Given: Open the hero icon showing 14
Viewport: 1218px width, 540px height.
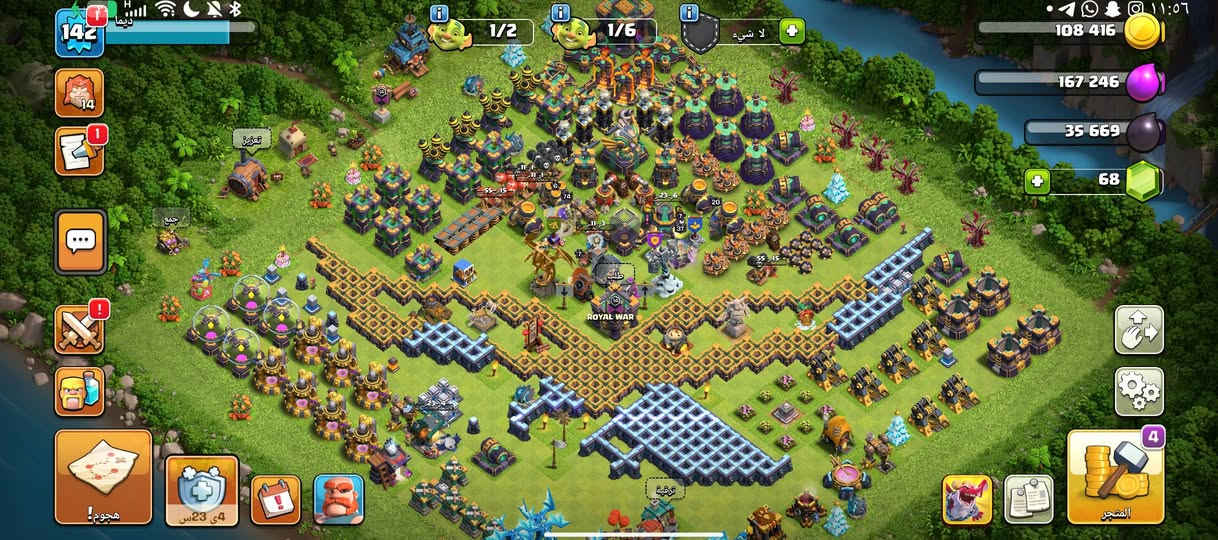Looking at the screenshot, I should (x=79, y=93).
